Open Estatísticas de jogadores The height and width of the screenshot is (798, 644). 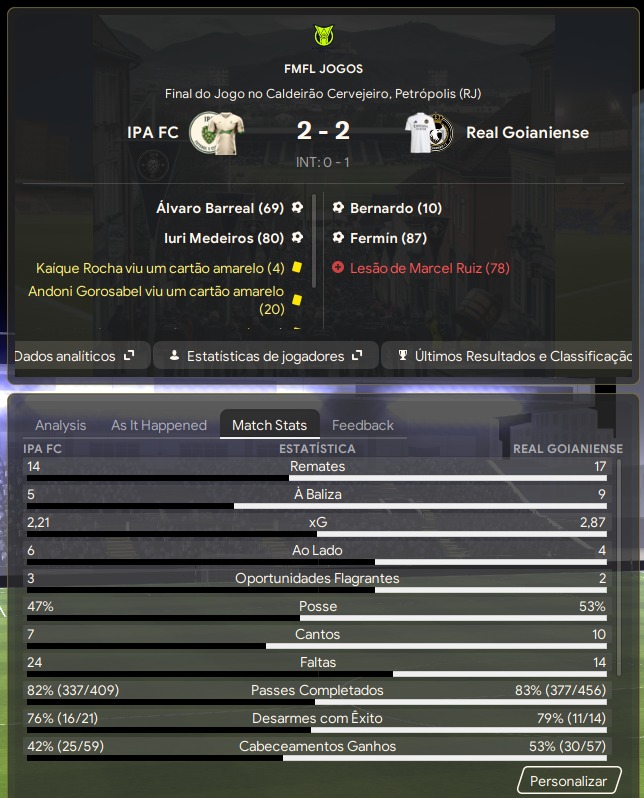265,355
